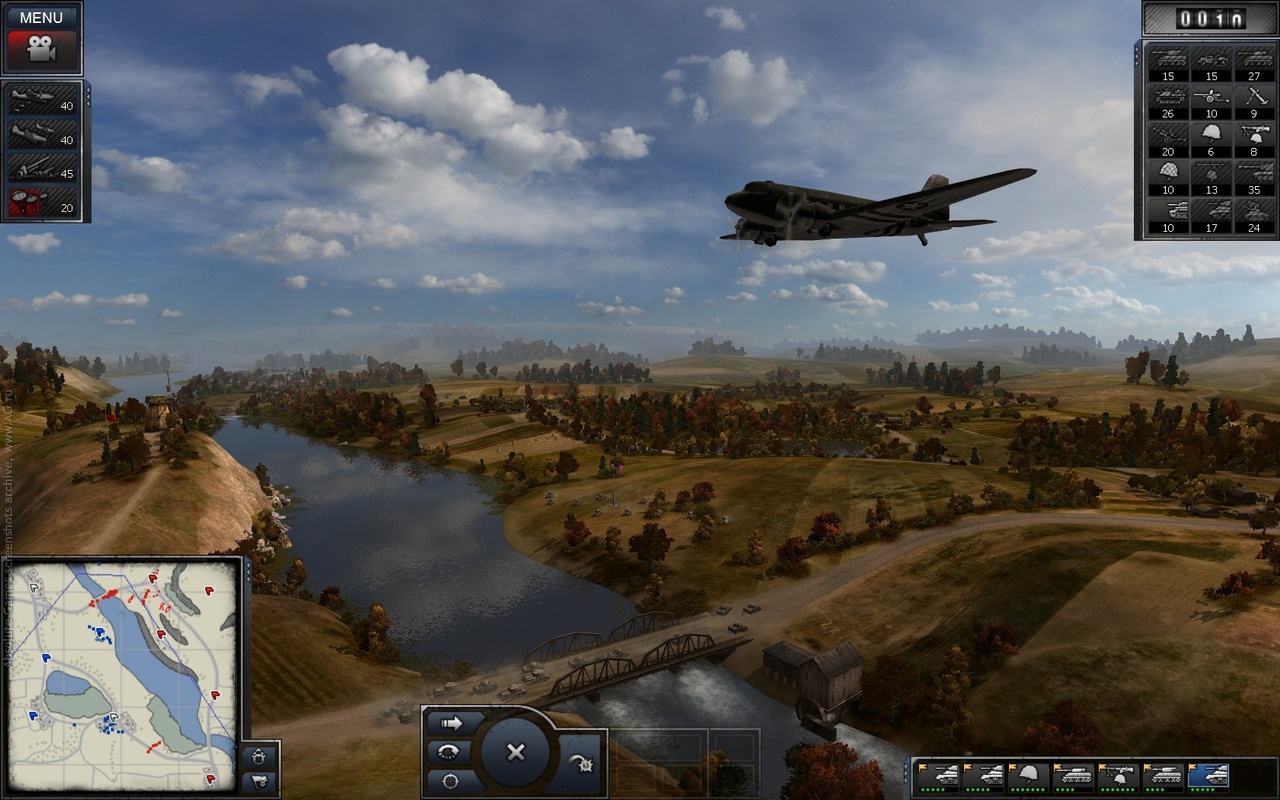Call the paratrooper drop costing 20

pos(45,202)
